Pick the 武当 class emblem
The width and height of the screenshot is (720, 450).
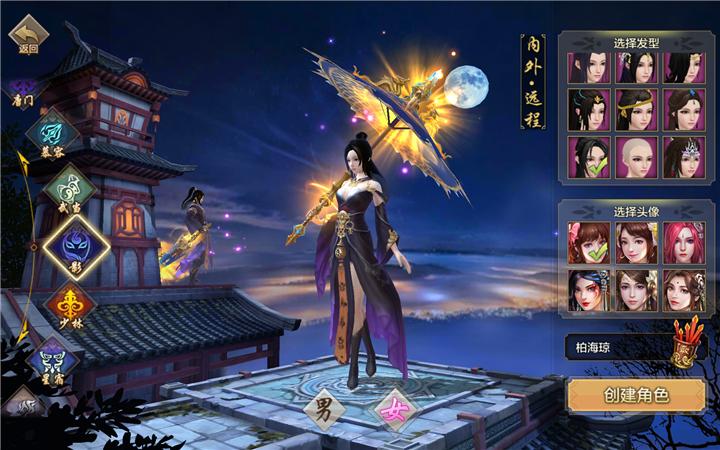click(66, 186)
